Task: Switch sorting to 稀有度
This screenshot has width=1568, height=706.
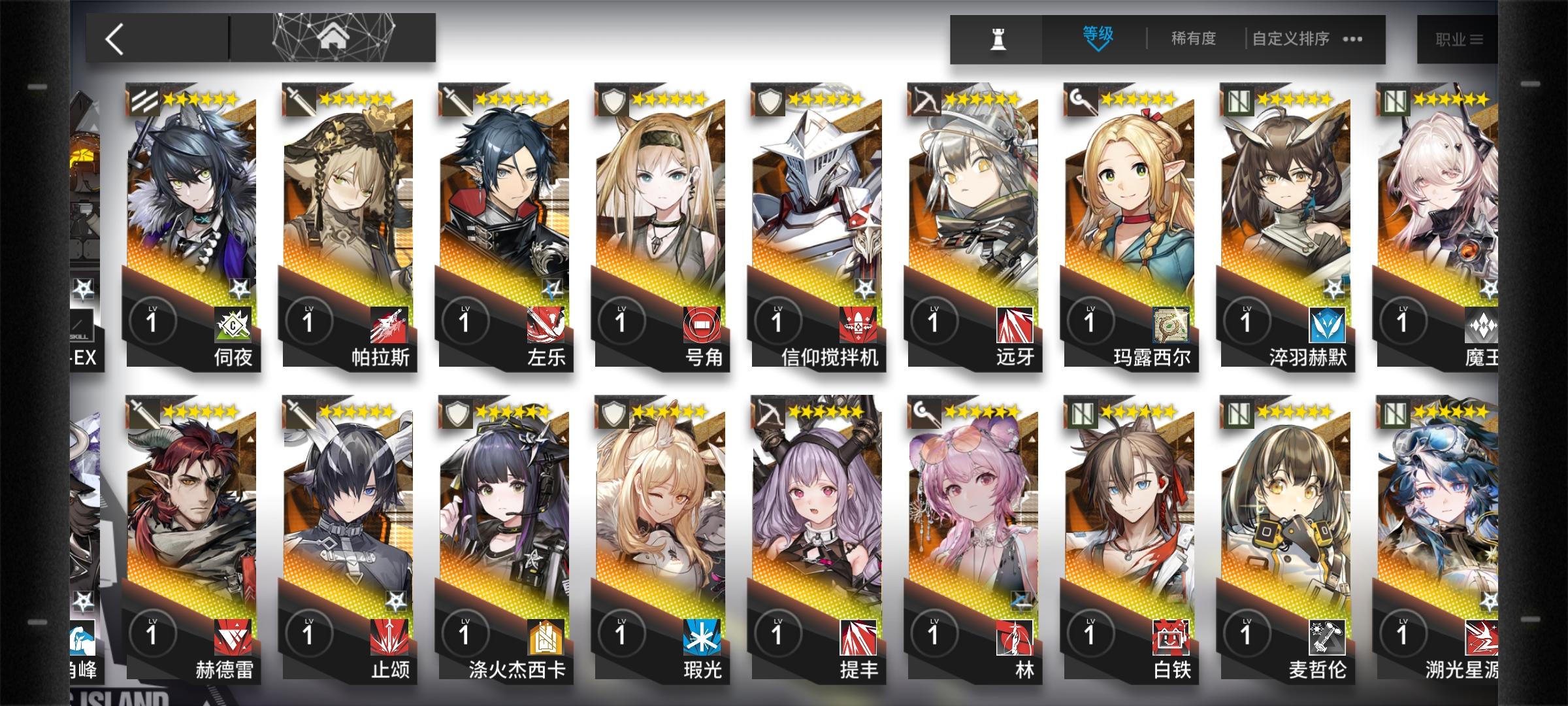Action: pos(1192,38)
